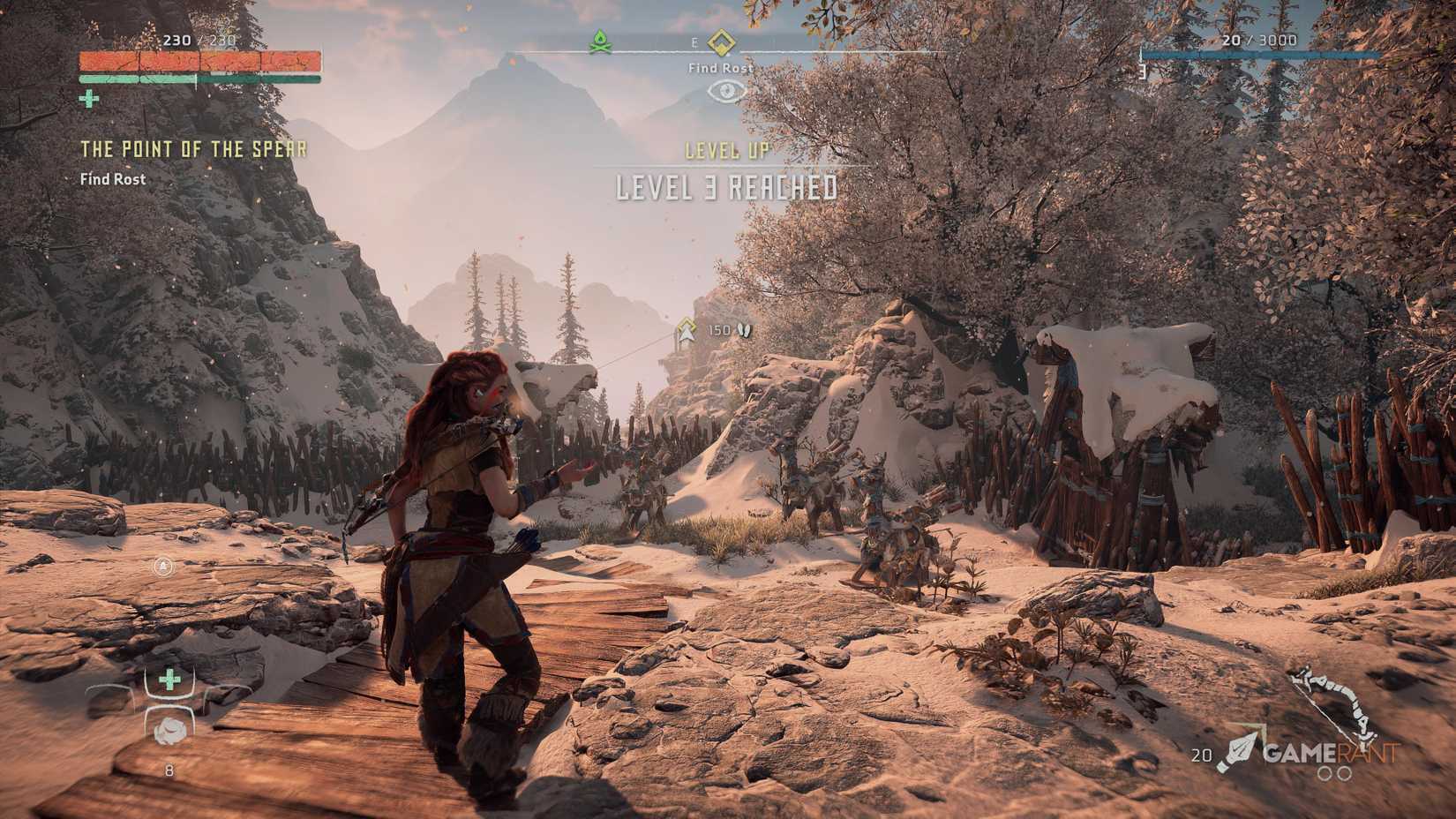The width and height of the screenshot is (1456, 819).
Task: Click the E compass direction label
Action: pyautogui.click(x=694, y=41)
